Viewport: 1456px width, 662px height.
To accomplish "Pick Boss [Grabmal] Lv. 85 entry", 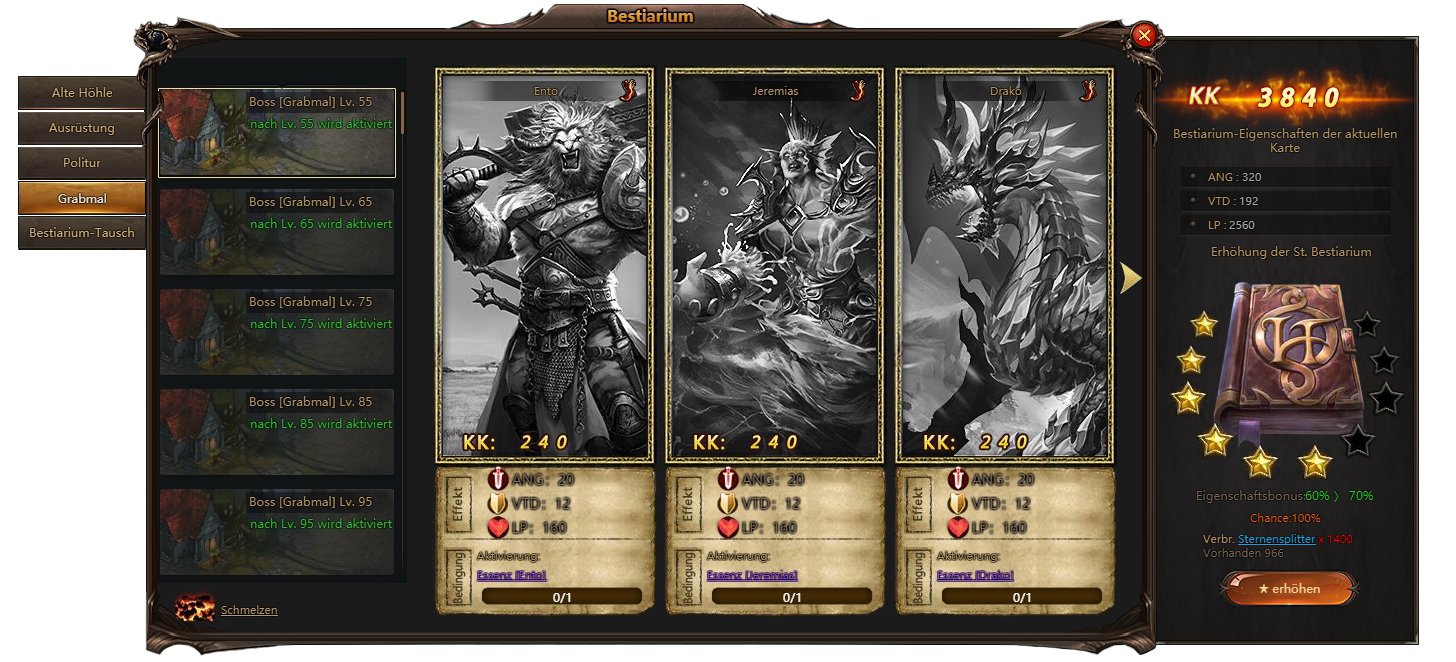I will [277, 432].
